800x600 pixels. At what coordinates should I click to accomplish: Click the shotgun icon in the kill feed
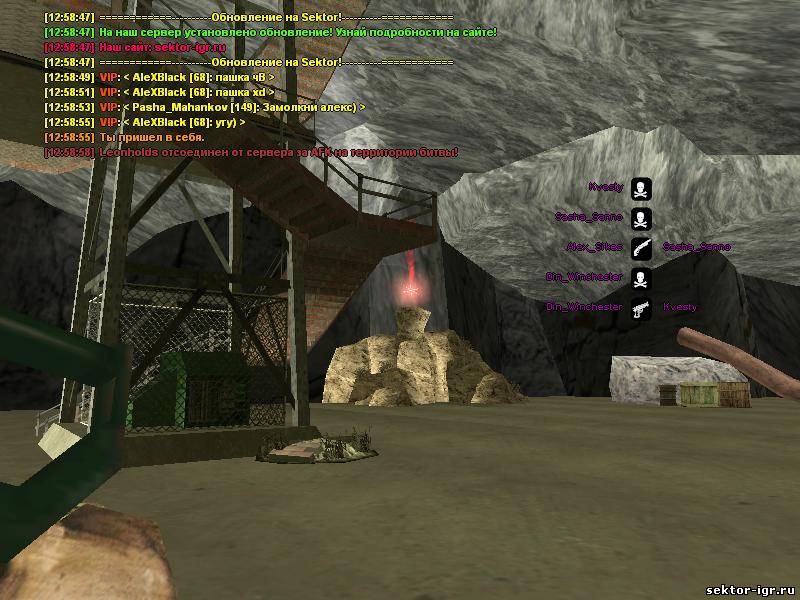pos(641,247)
